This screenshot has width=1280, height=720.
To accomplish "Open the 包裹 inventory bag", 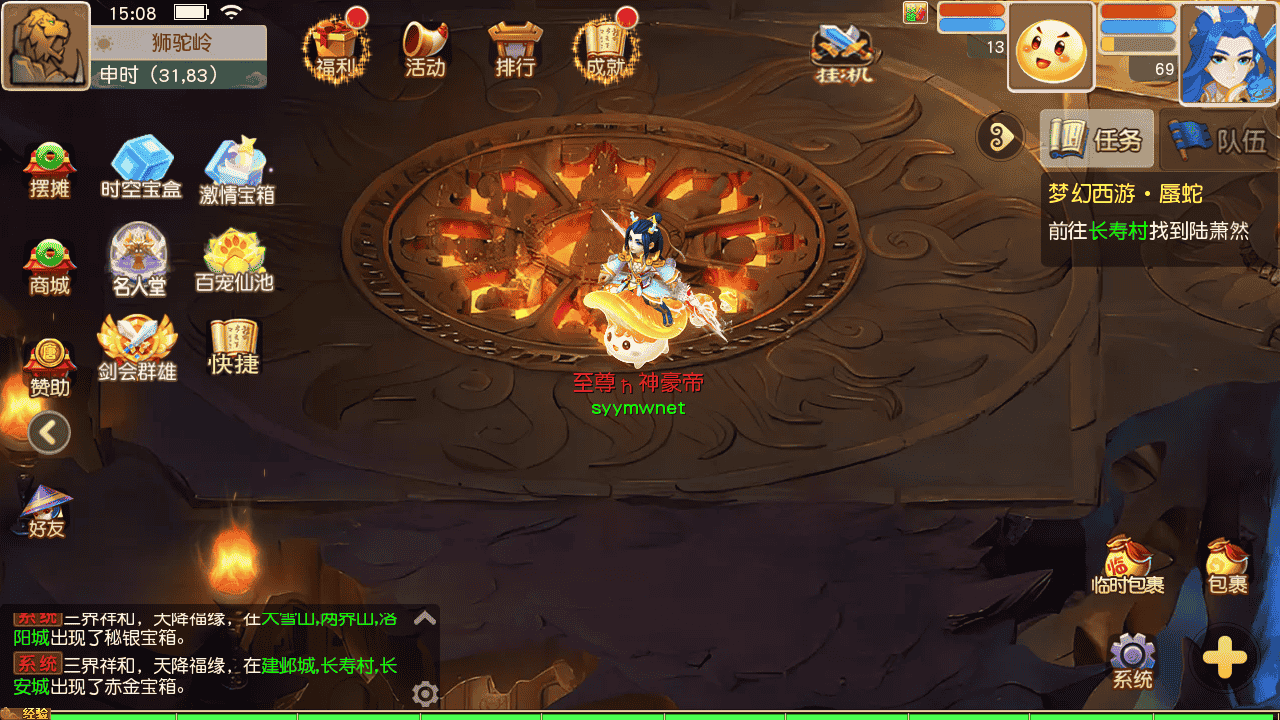I will (1227, 566).
